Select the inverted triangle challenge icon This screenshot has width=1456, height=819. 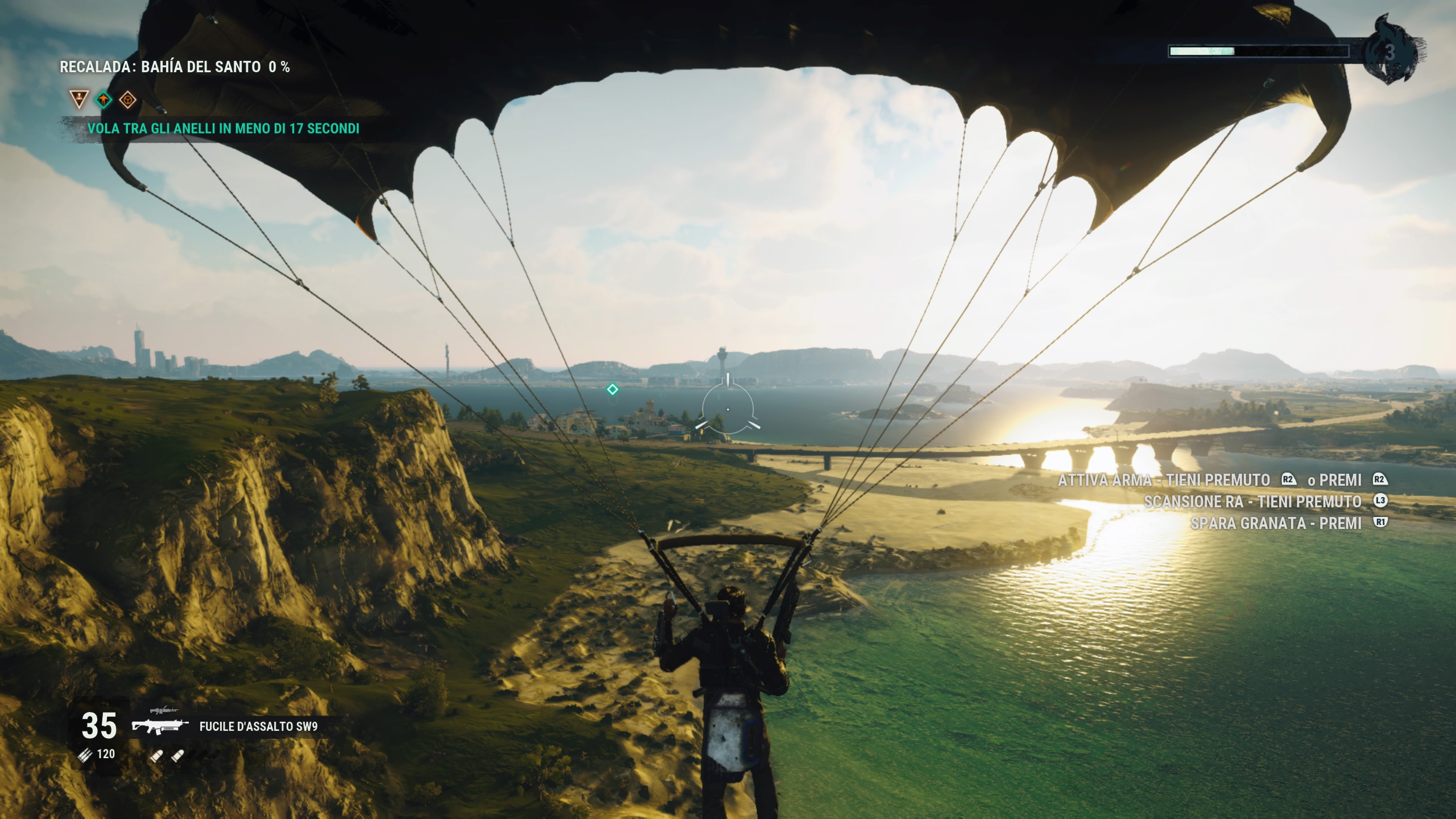(79, 99)
